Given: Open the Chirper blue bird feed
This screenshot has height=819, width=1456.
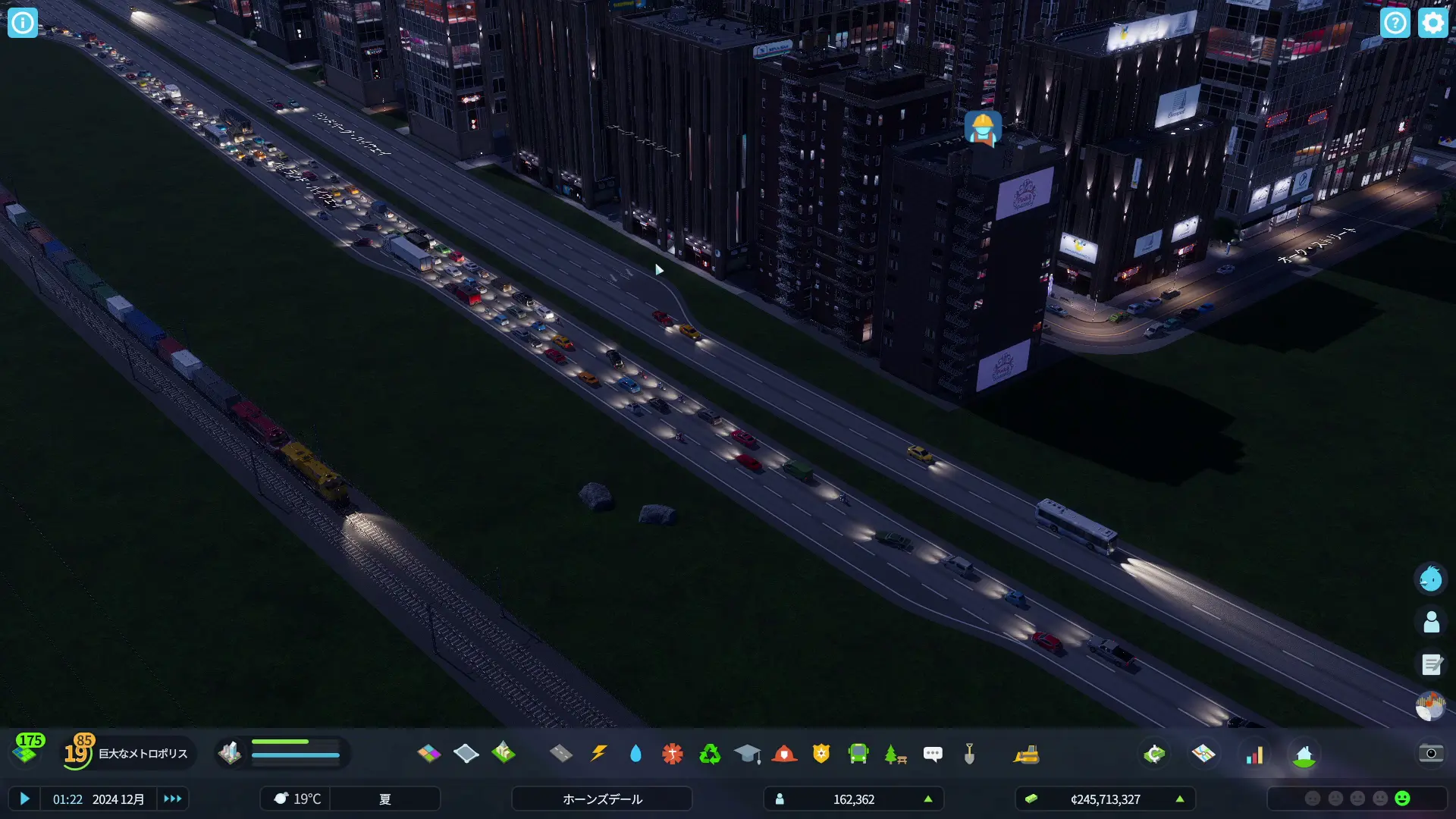Looking at the screenshot, I should pos(1431,579).
